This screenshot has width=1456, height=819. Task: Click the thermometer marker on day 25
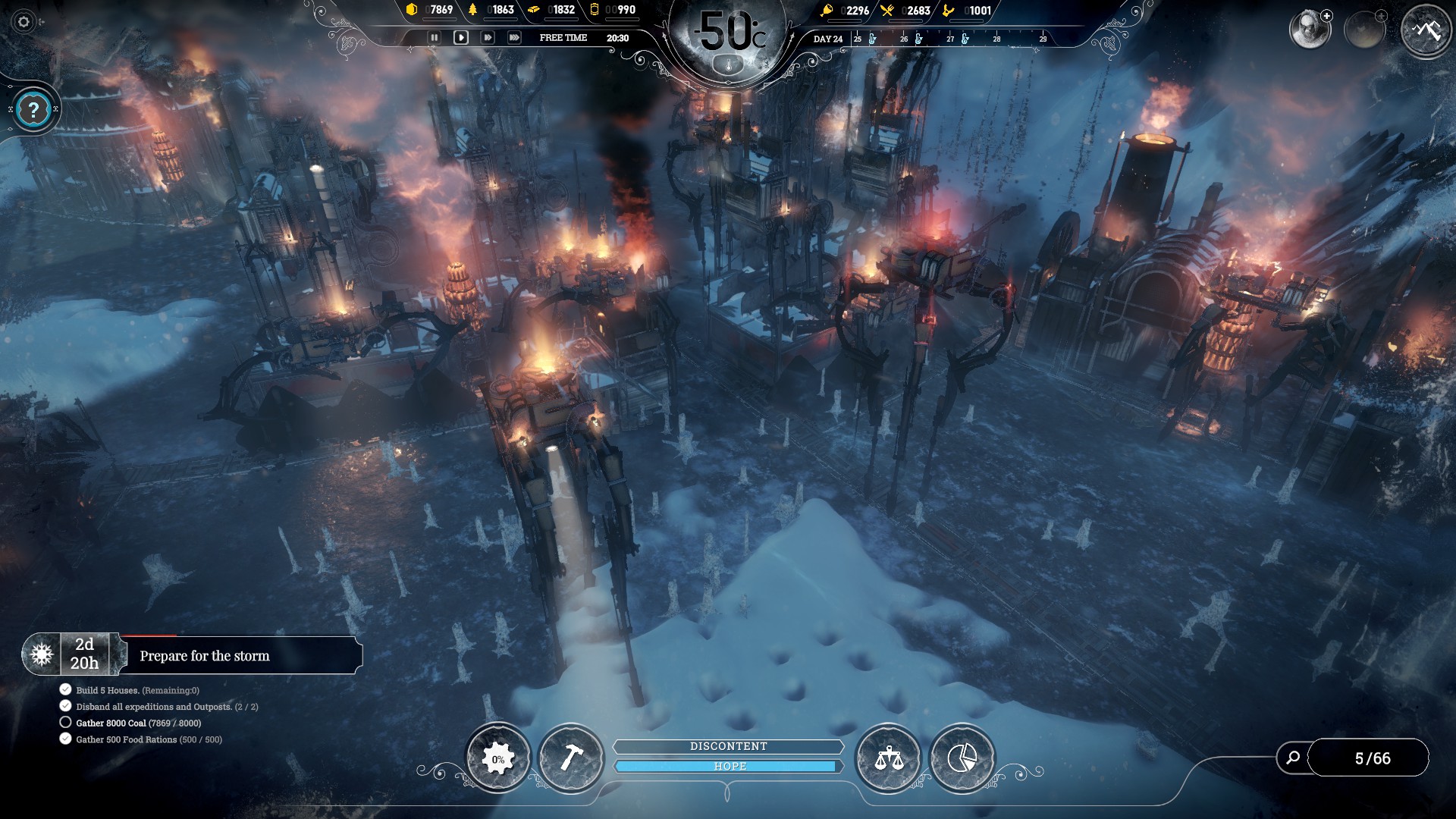point(872,38)
